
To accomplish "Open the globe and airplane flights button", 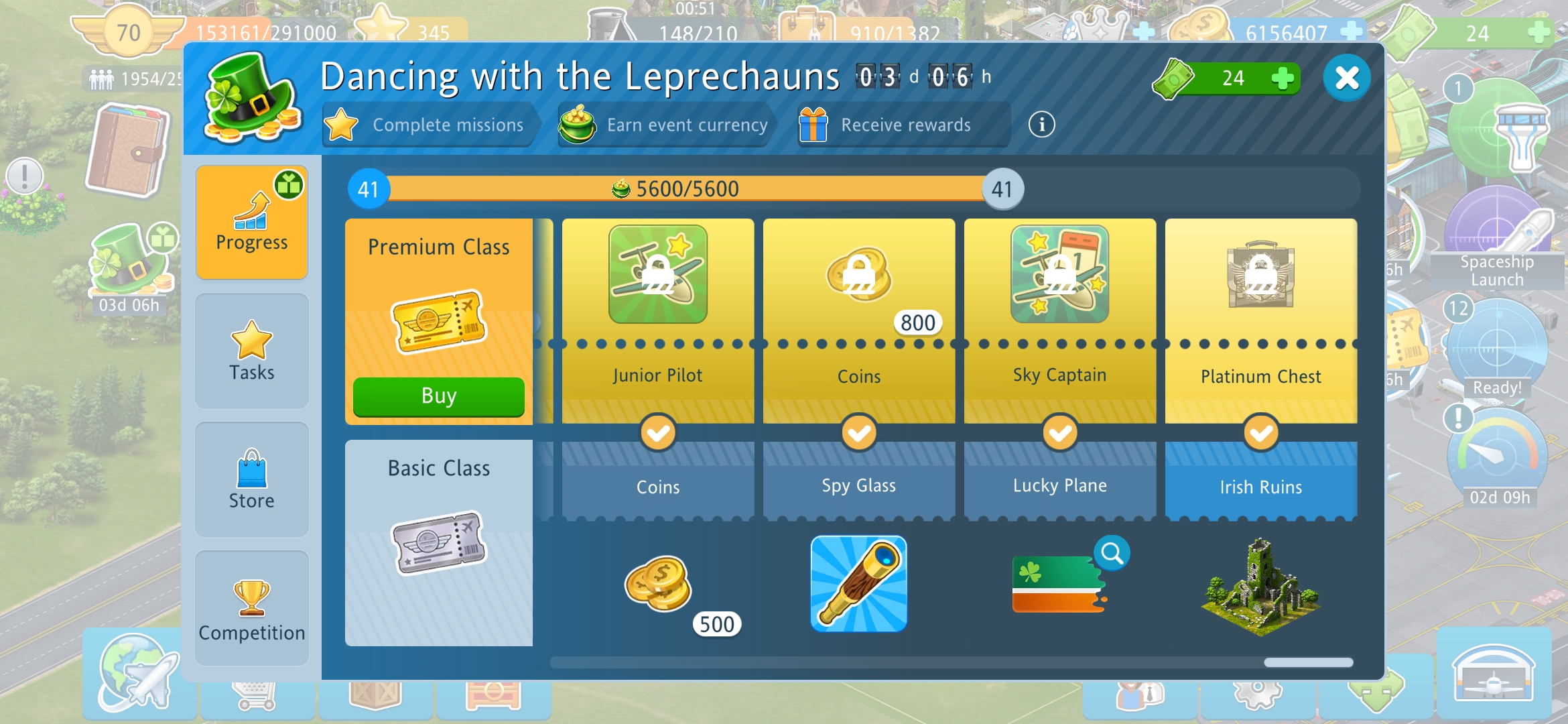I will coord(139,674).
